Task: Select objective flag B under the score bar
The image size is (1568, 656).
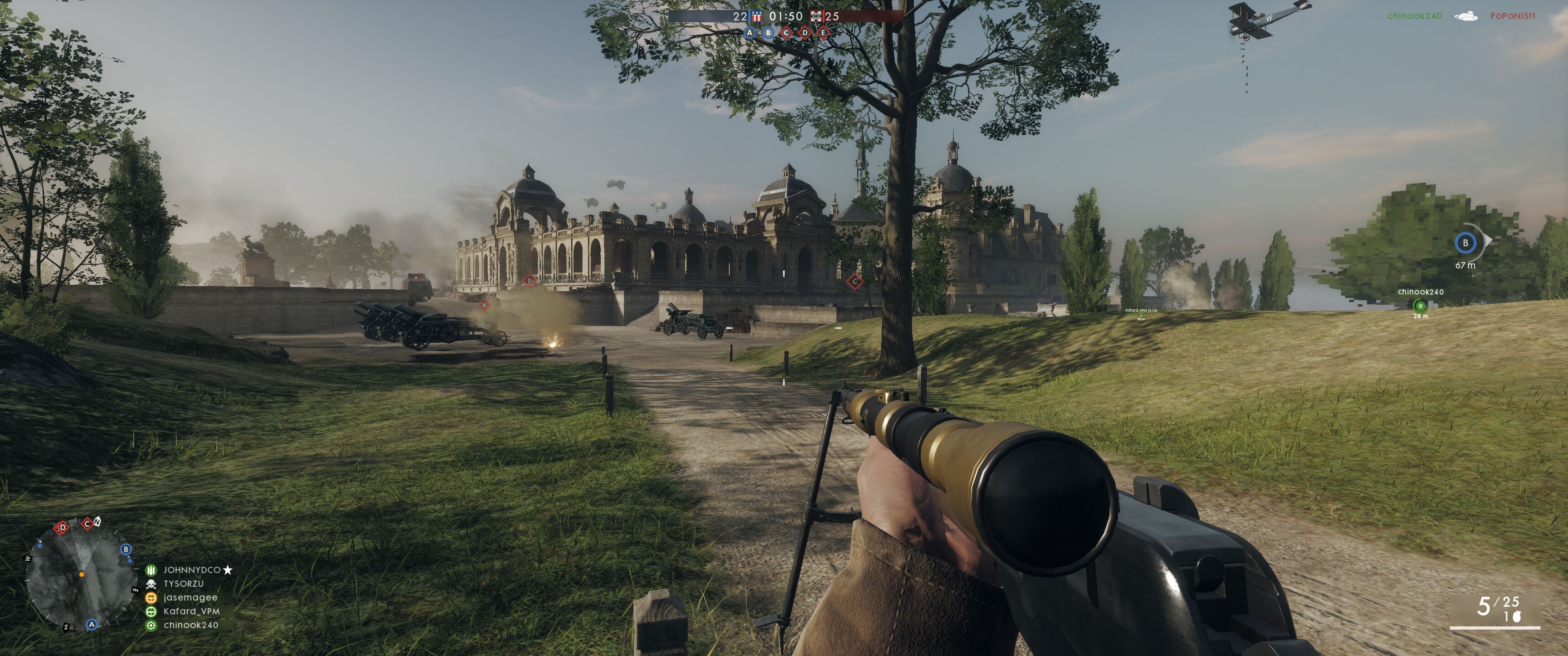Action: (768, 33)
